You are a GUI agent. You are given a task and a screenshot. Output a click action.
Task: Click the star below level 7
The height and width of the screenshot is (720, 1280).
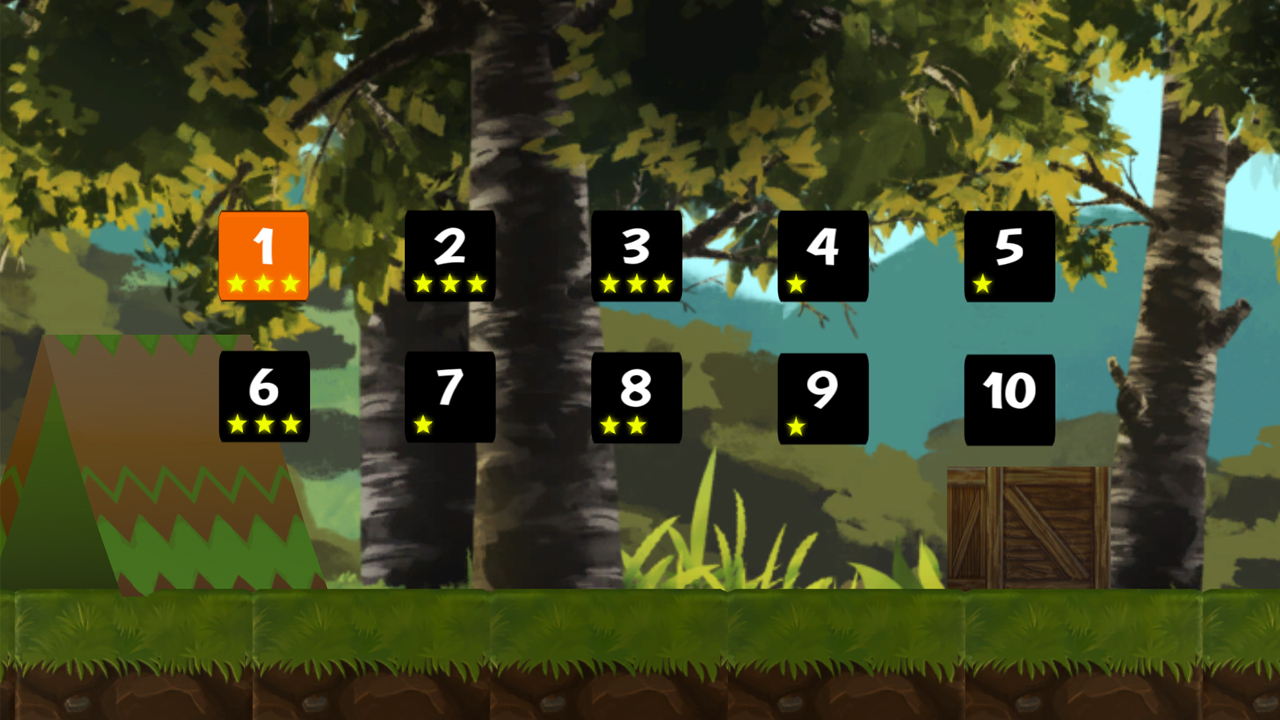pyautogui.click(x=424, y=426)
